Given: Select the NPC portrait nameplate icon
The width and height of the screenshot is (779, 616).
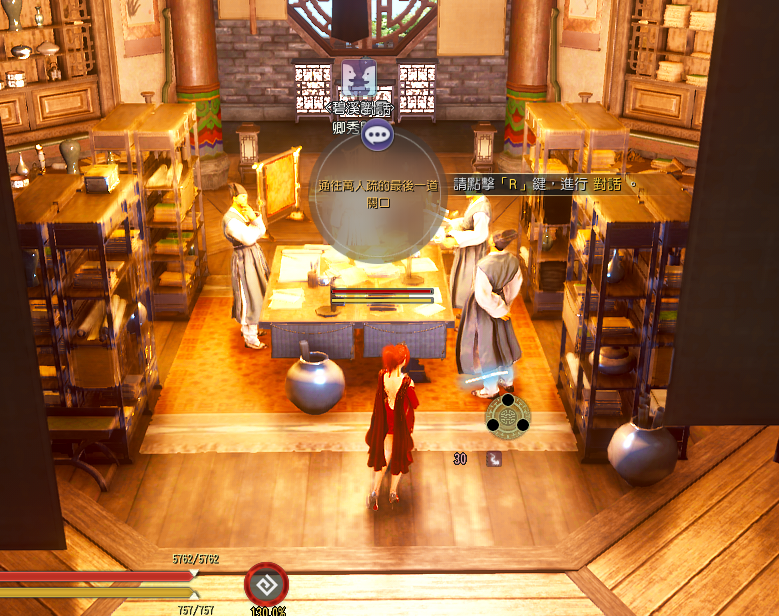Looking at the screenshot, I should [x=358, y=79].
